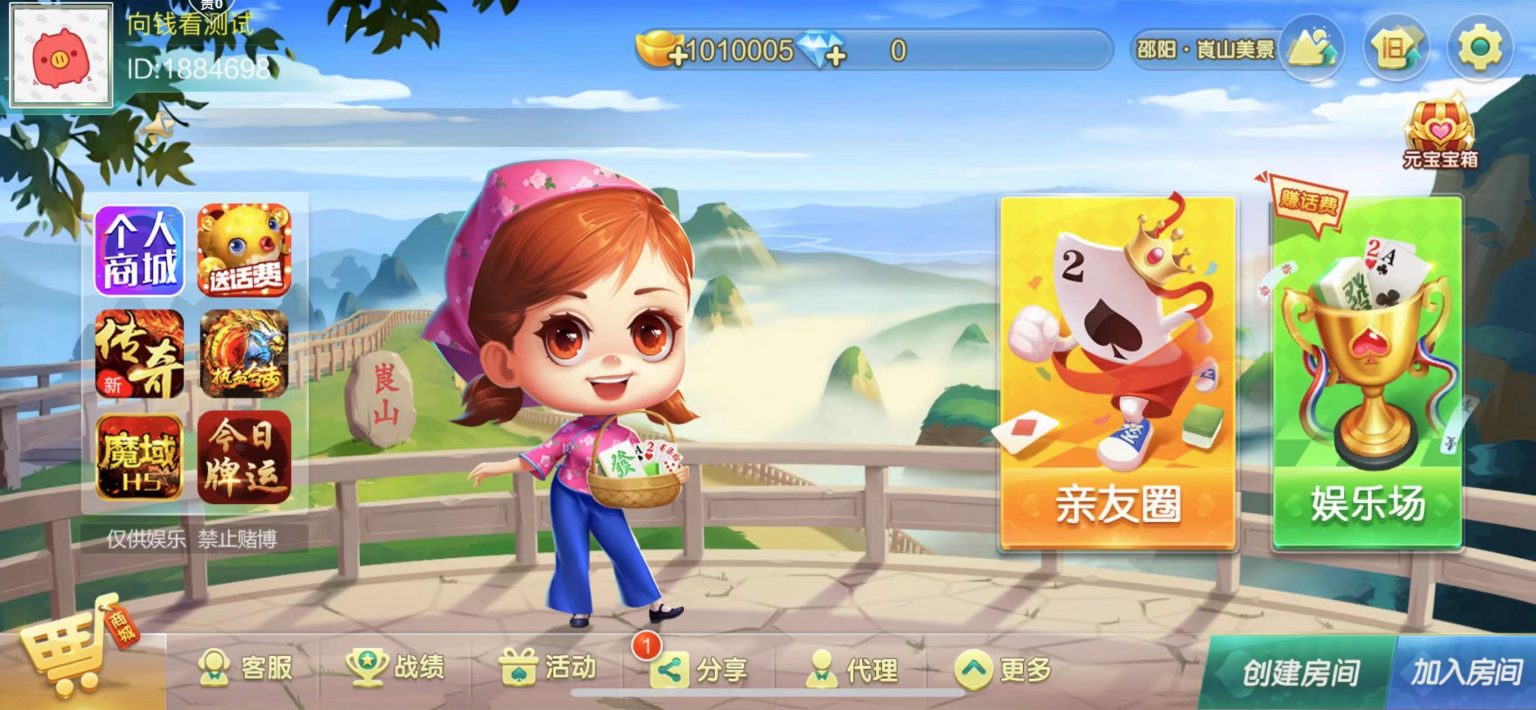1536x710 pixels.
Task: Open the player avatar profile
Action: tap(60, 54)
